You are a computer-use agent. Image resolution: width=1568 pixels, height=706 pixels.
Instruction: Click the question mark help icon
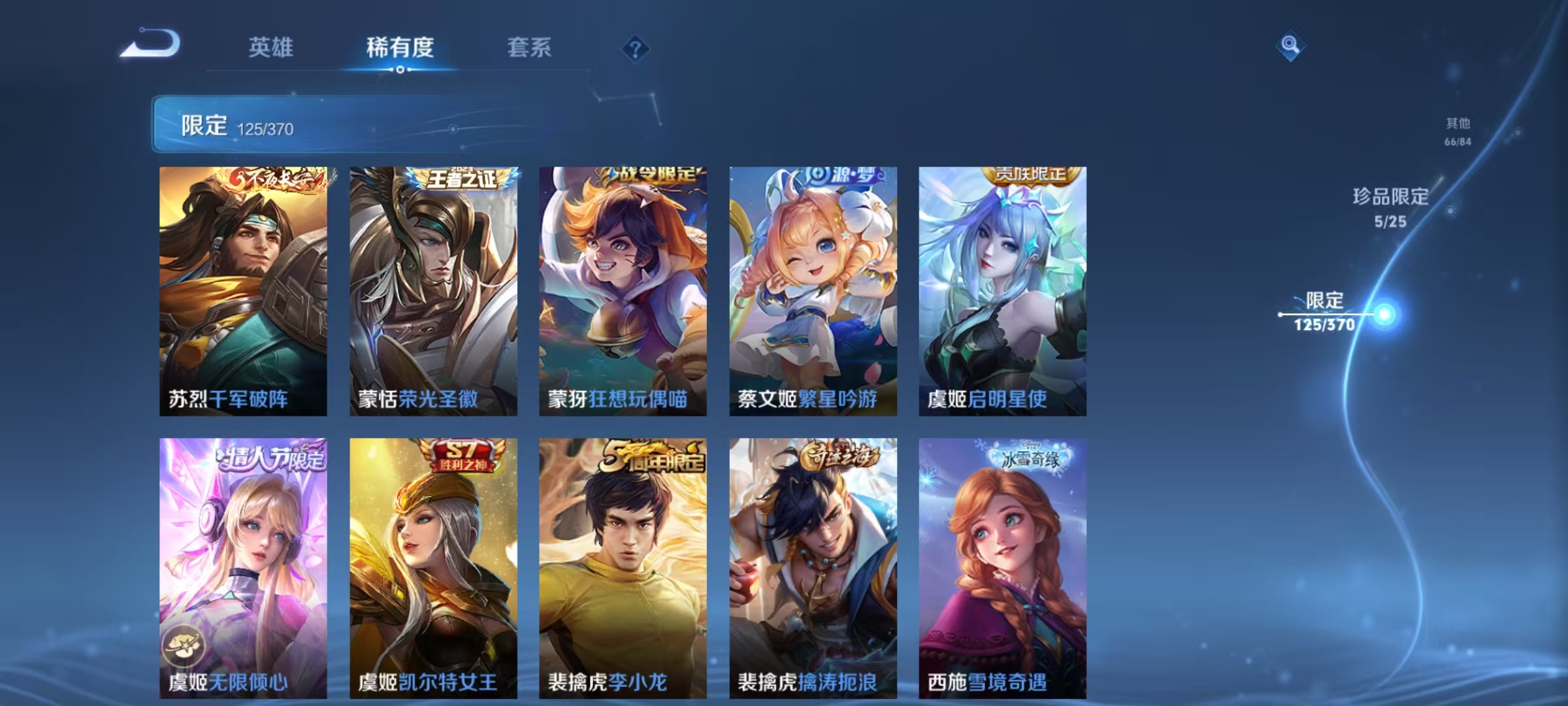[637, 50]
